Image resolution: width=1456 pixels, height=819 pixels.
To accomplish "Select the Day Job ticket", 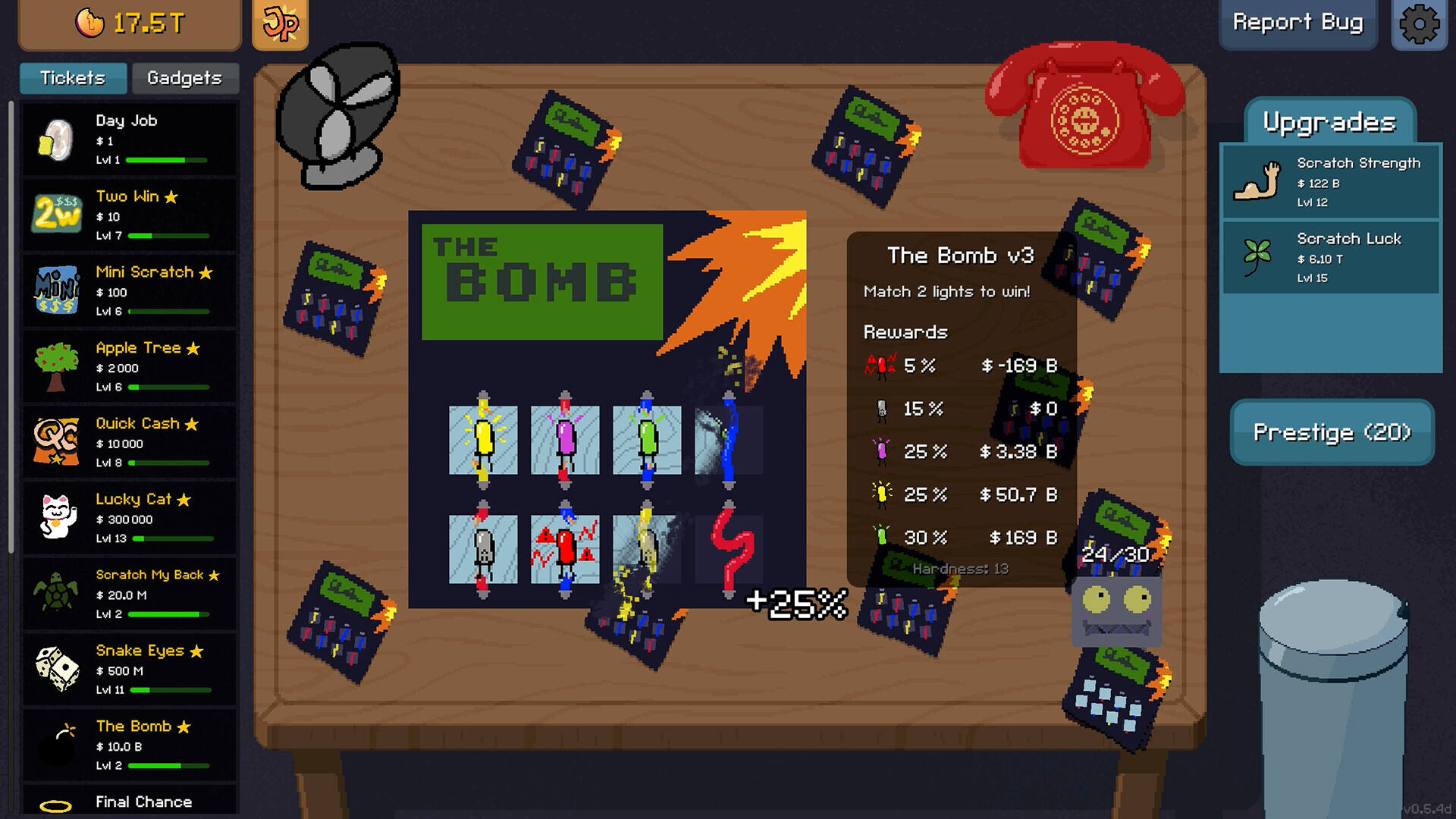I will [129, 140].
